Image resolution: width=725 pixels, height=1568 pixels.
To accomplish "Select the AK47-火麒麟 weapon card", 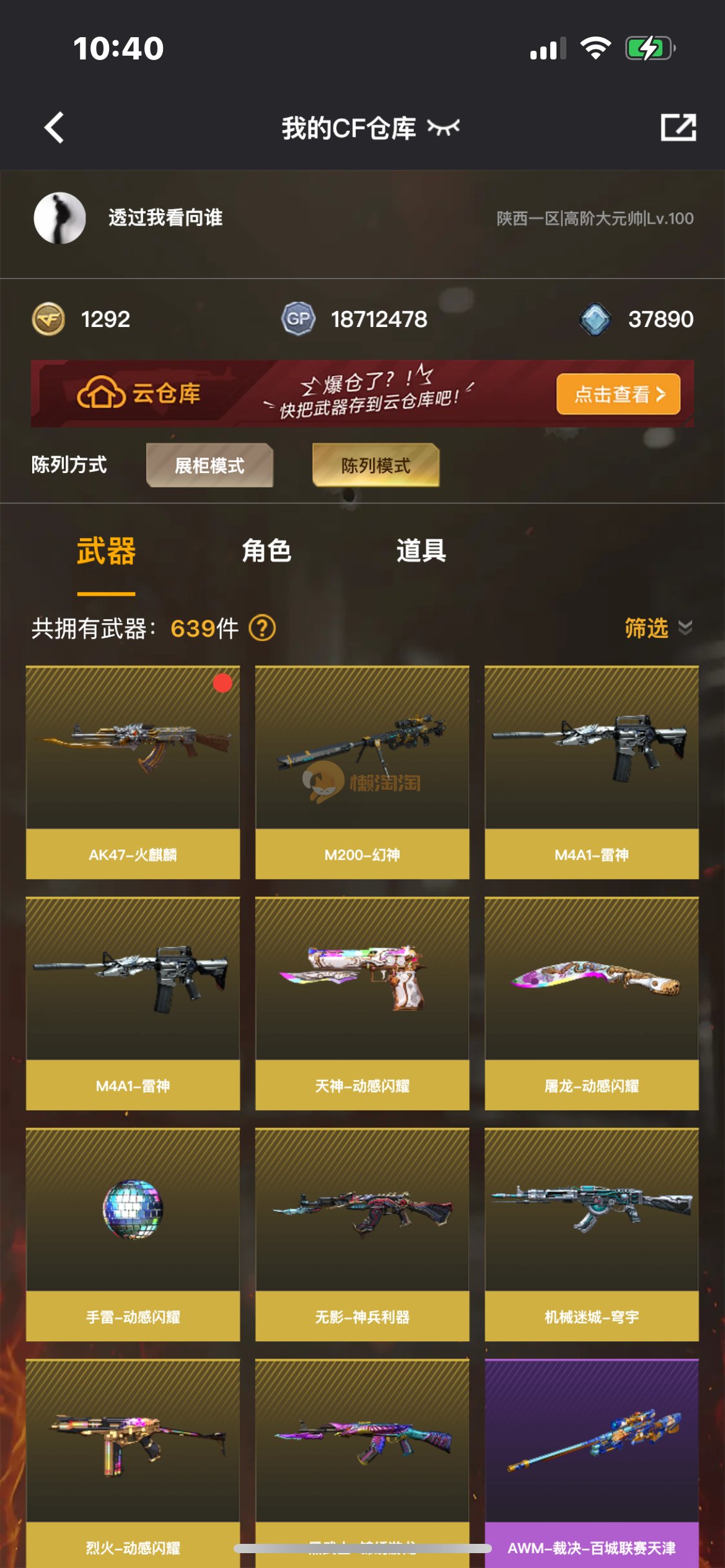I will point(133,772).
